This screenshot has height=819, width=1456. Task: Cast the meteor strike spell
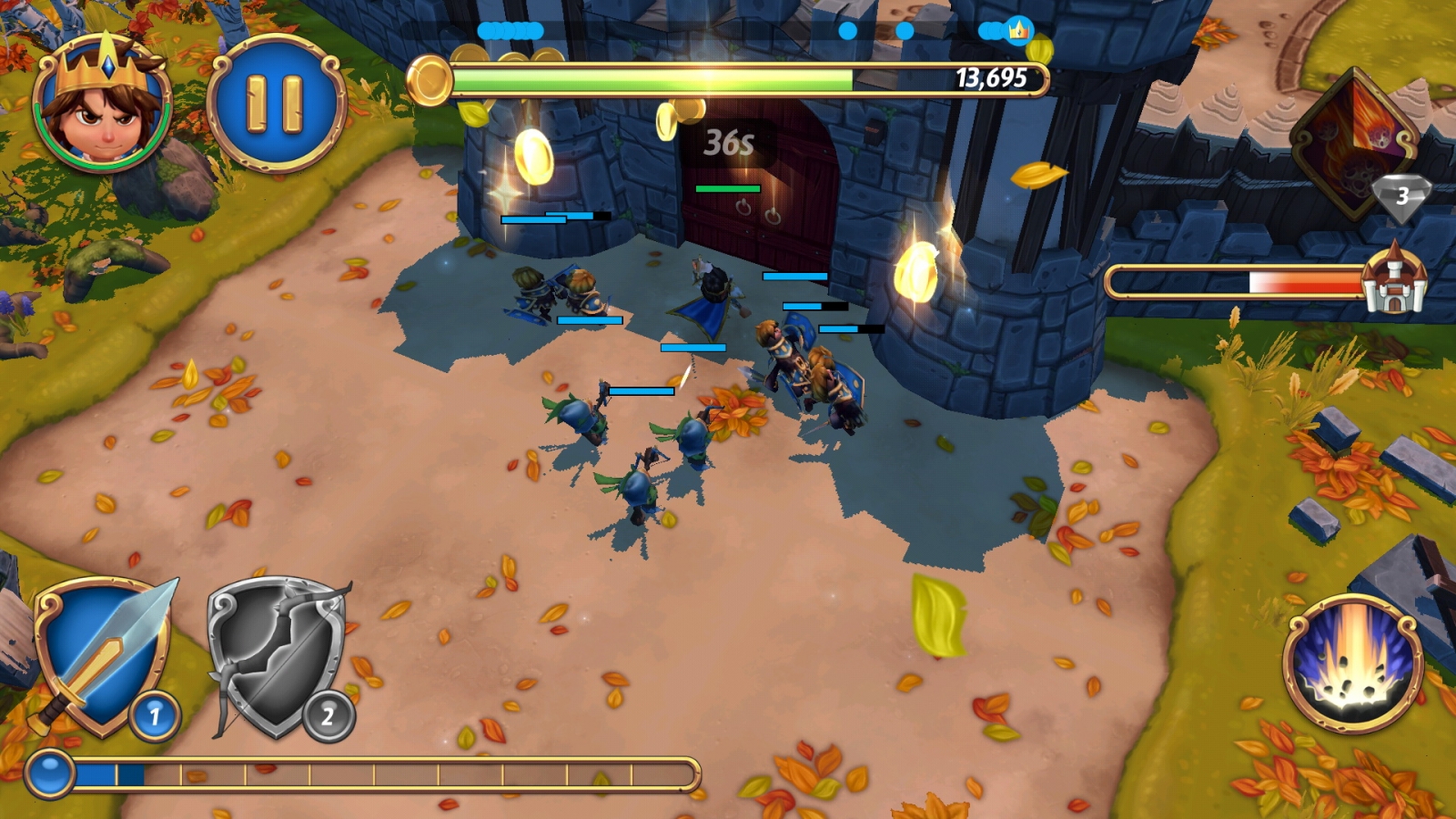pos(1352,662)
